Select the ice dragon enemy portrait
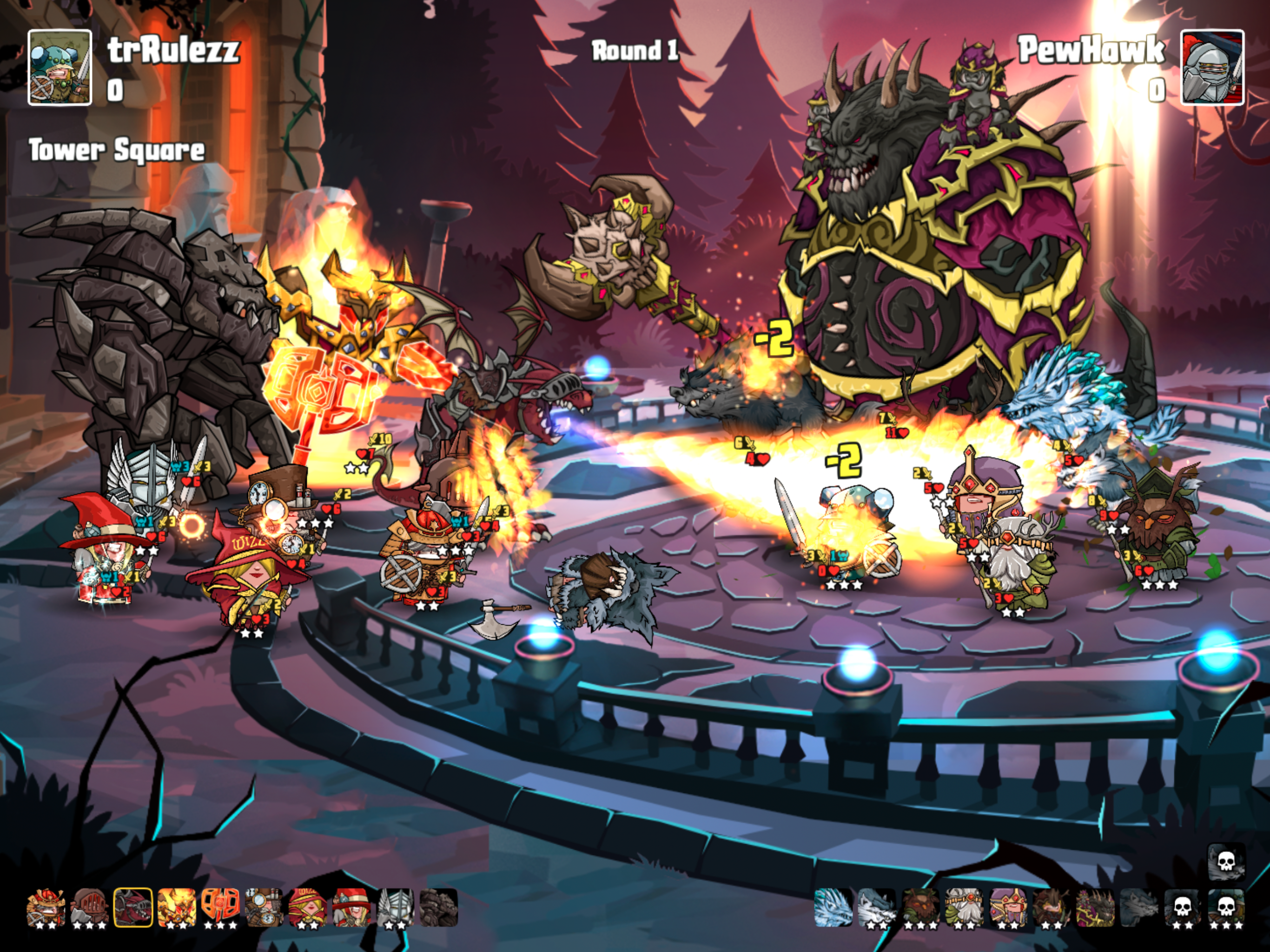Screen dimensions: 1270x952 pyautogui.click(x=833, y=907)
